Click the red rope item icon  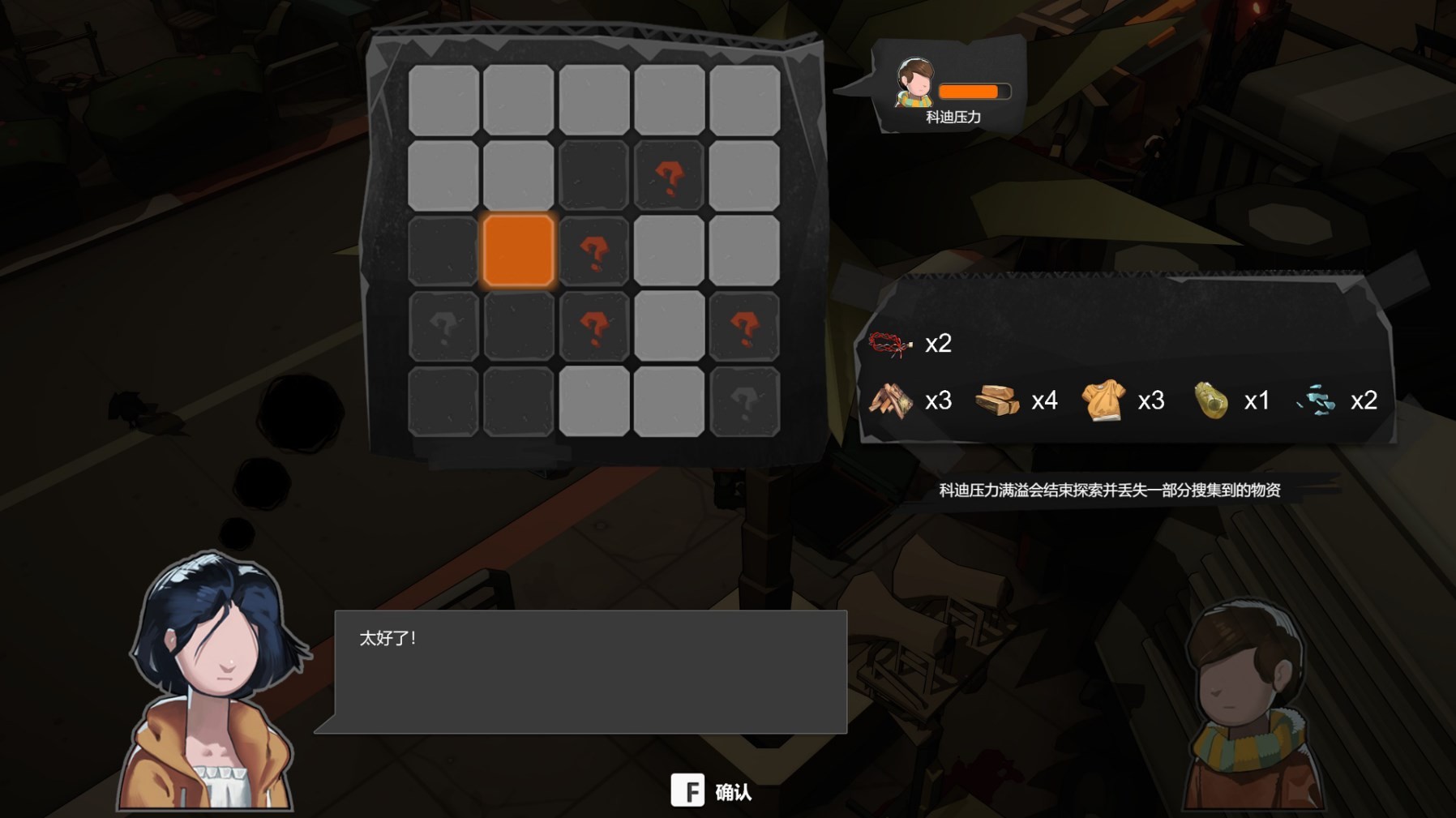890,344
